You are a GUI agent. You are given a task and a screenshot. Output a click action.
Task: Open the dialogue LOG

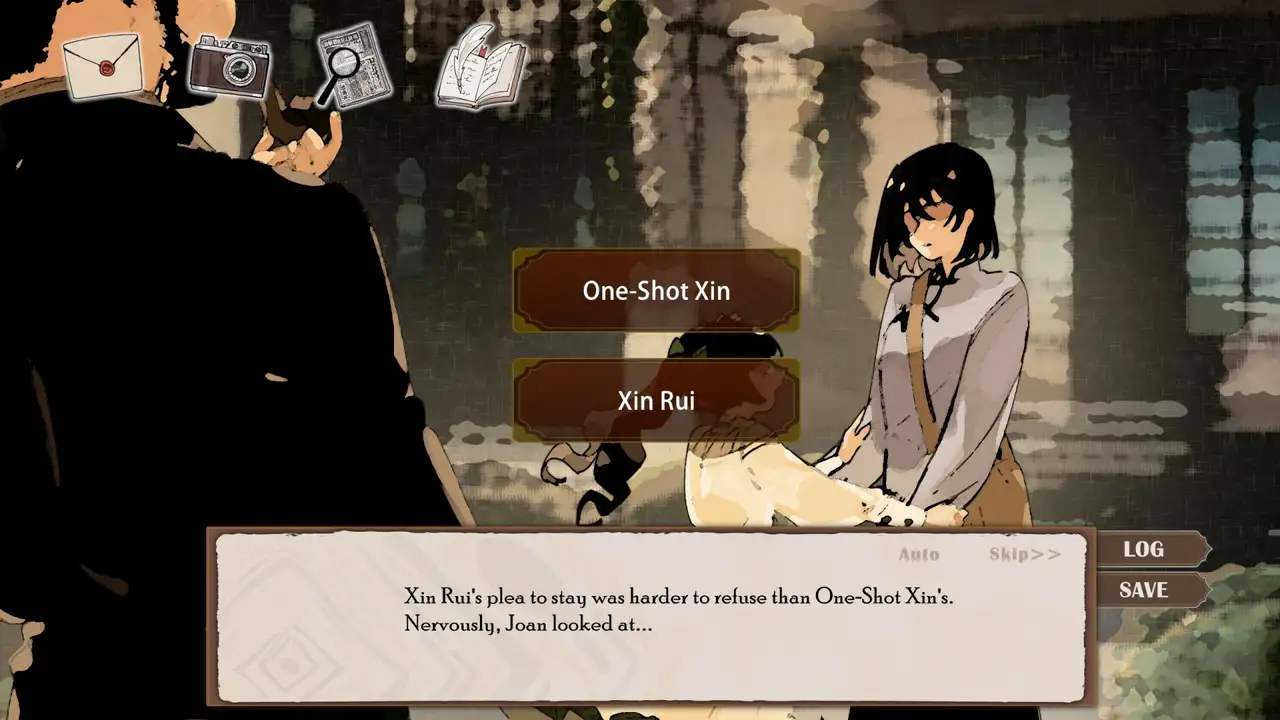tap(1146, 549)
